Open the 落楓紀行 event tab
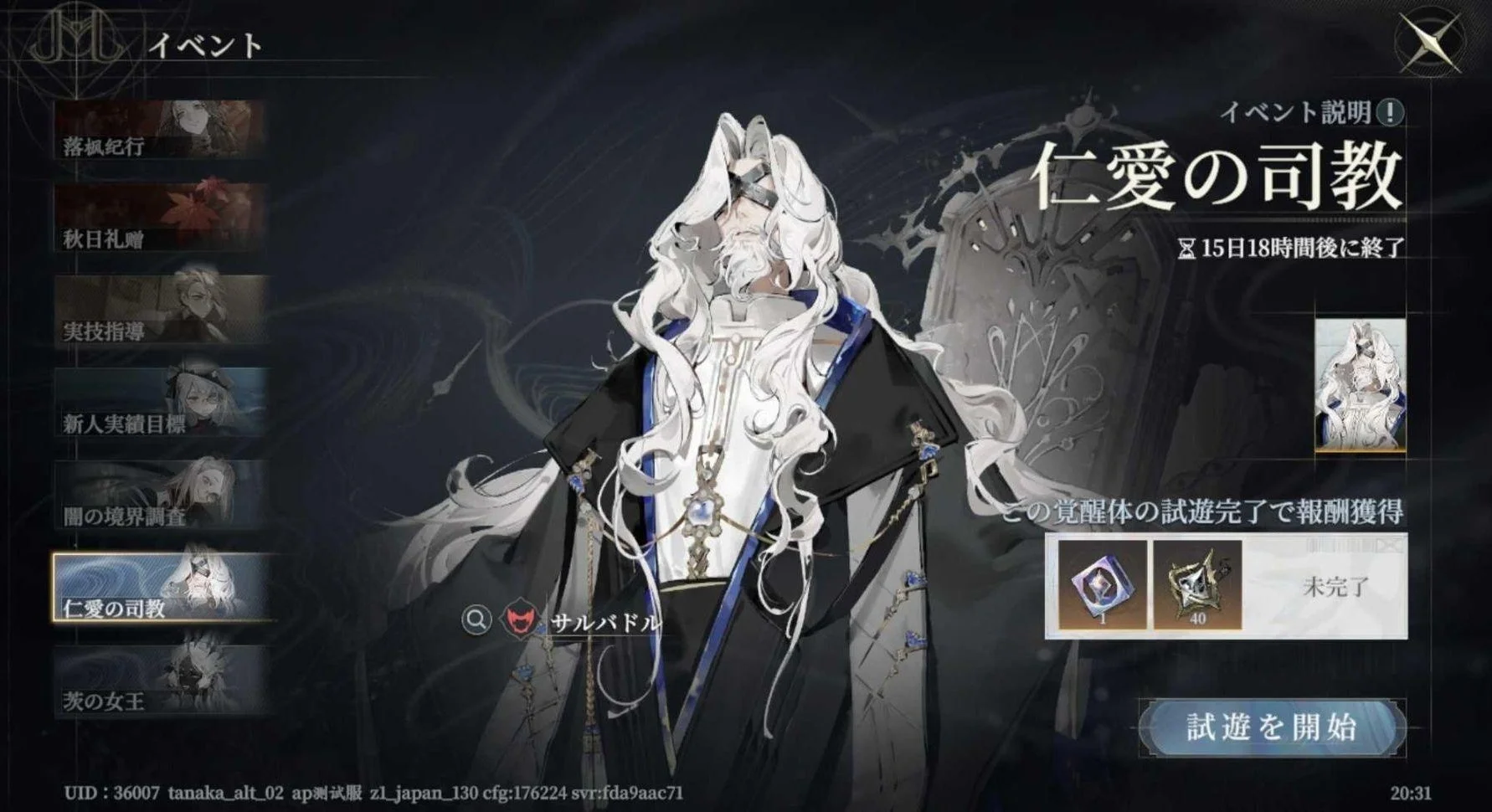 (x=161, y=131)
